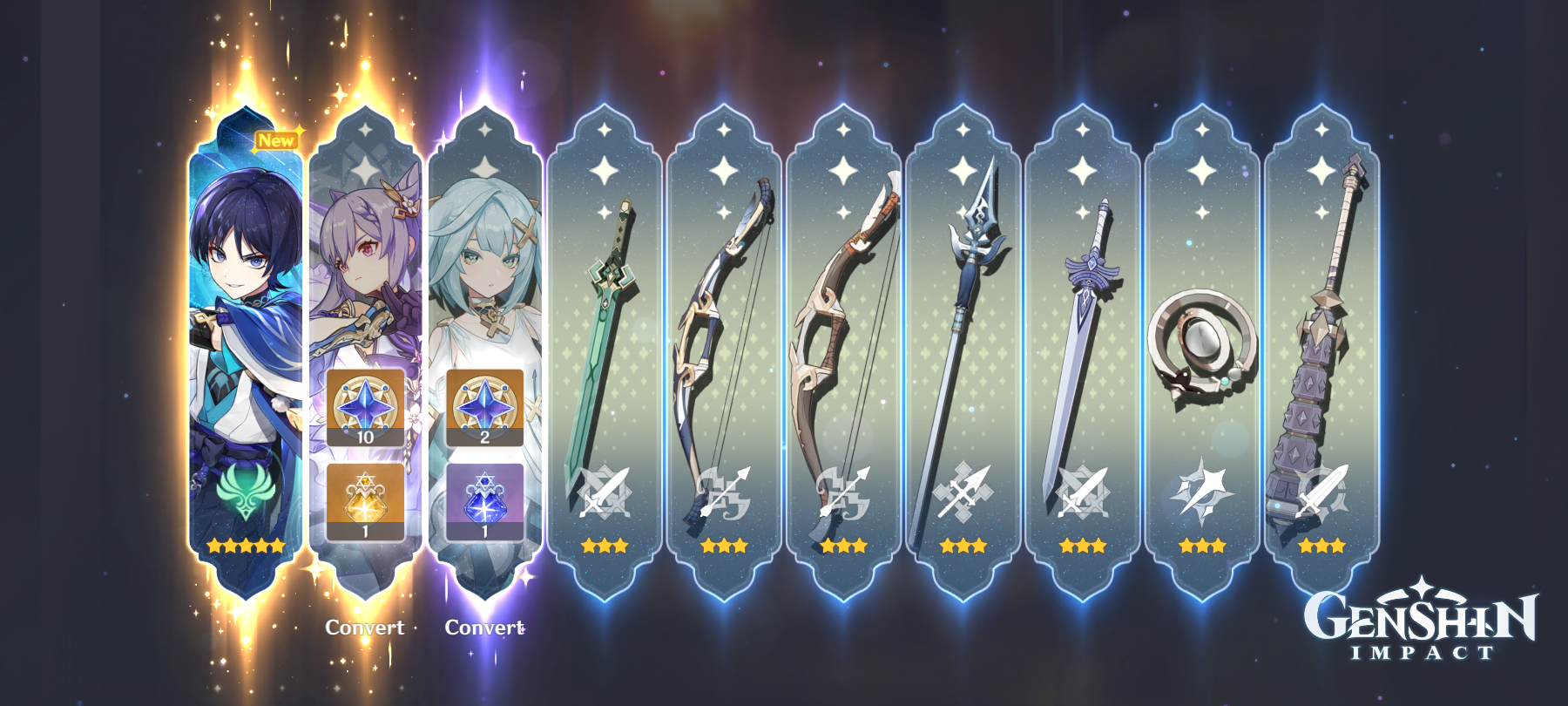Image resolution: width=1568 pixels, height=706 pixels.
Task: Click the New badge on Wanderer's card
Action: [x=277, y=138]
